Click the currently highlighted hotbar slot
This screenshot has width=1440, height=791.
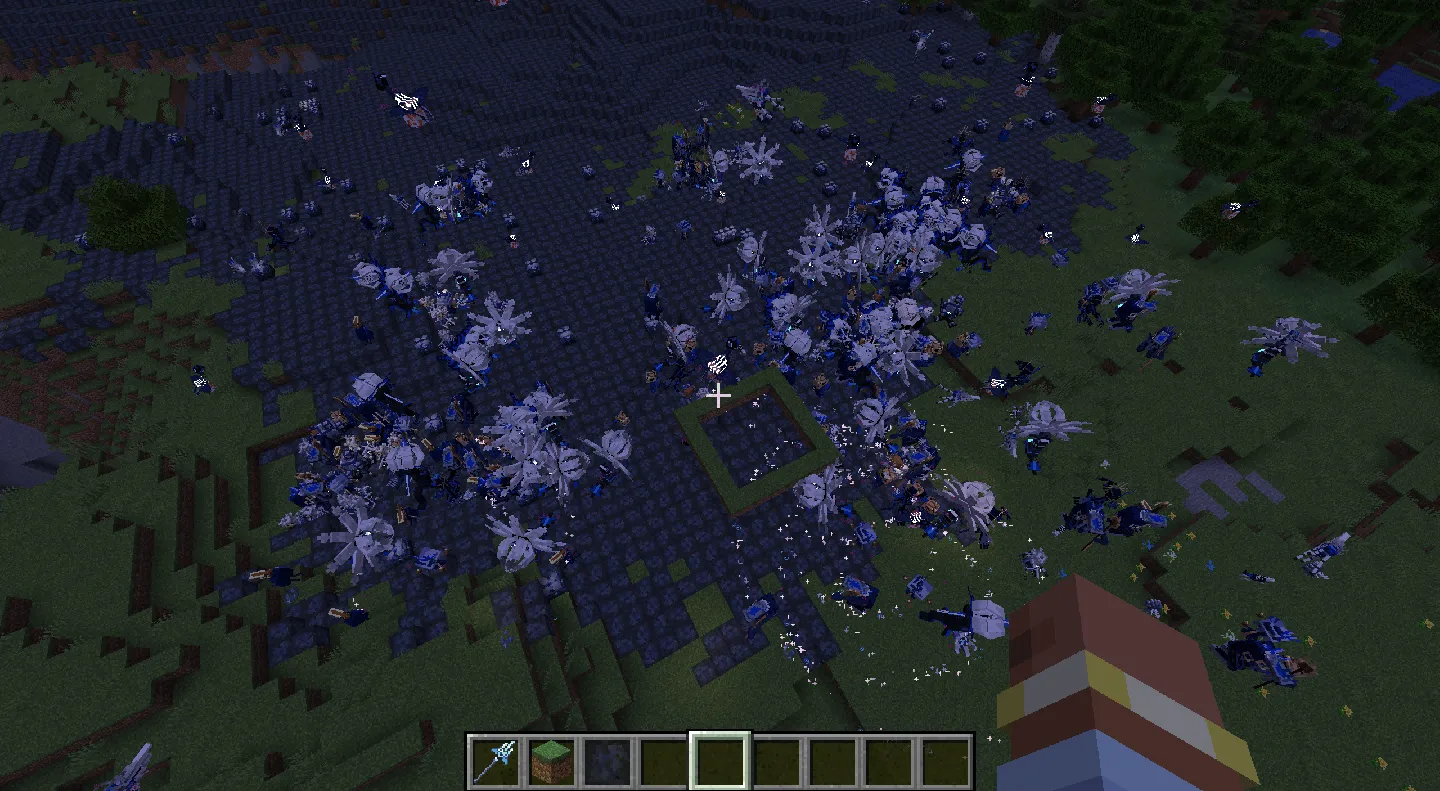click(x=720, y=760)
